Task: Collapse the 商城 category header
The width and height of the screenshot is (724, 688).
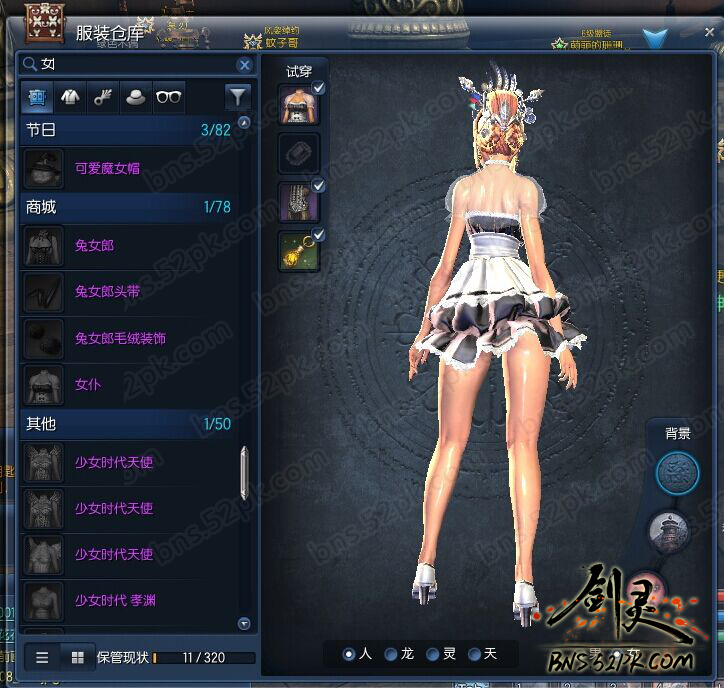Action: (128, 207)
